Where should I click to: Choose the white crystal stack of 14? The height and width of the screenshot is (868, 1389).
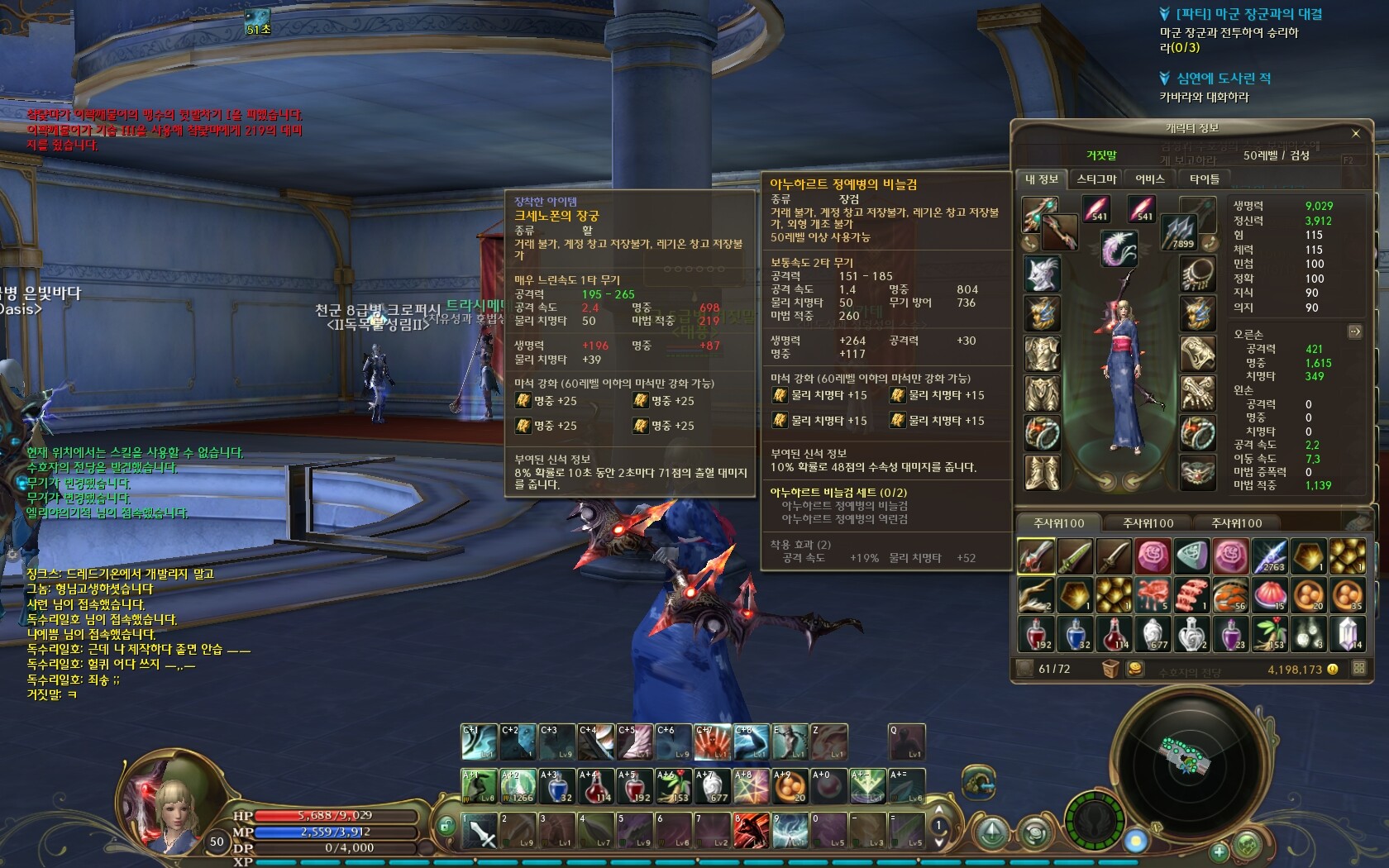tap(1348, 634)
